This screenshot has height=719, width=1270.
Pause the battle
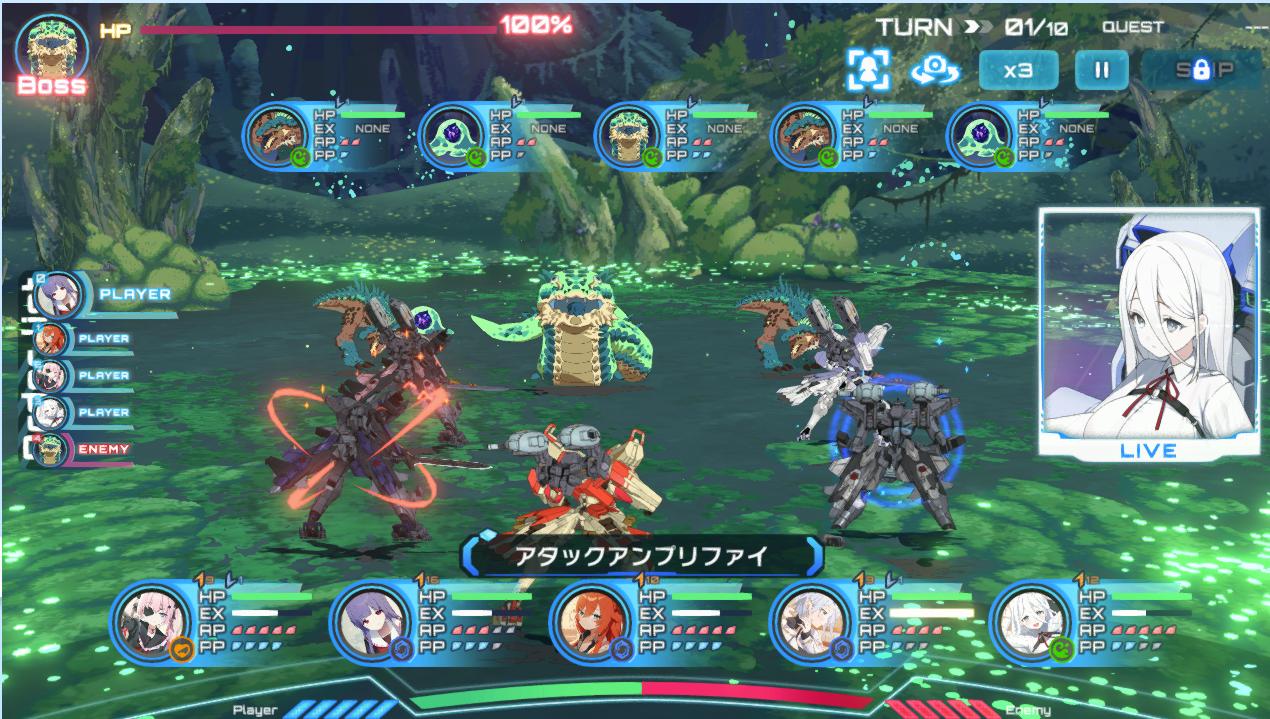(x=1101, y=70)
